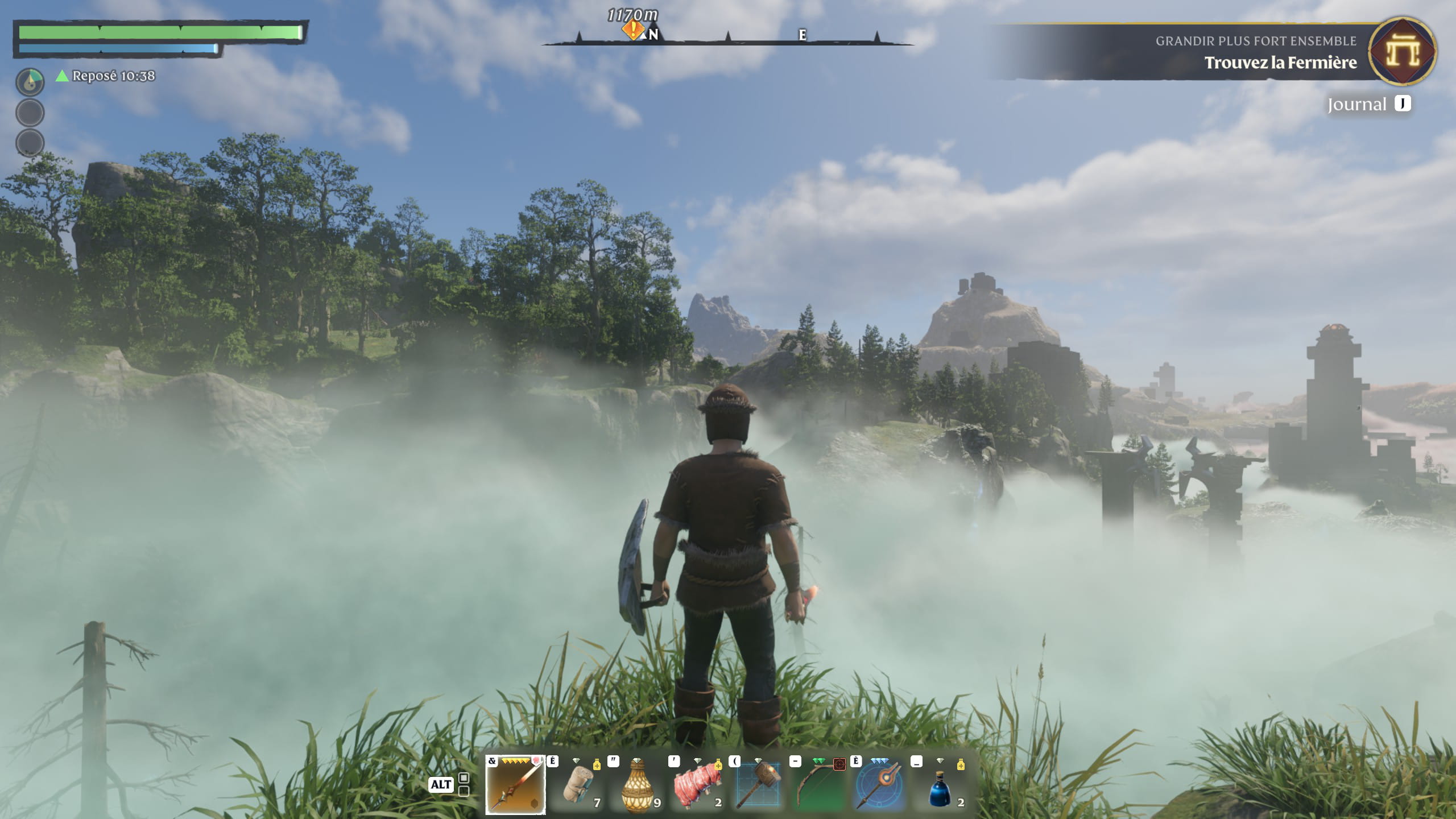This screenshot has width=1456, height=819.
Task: Open the 'Trouvez la Fermière' quest objective
Action: coord(1280,63)
